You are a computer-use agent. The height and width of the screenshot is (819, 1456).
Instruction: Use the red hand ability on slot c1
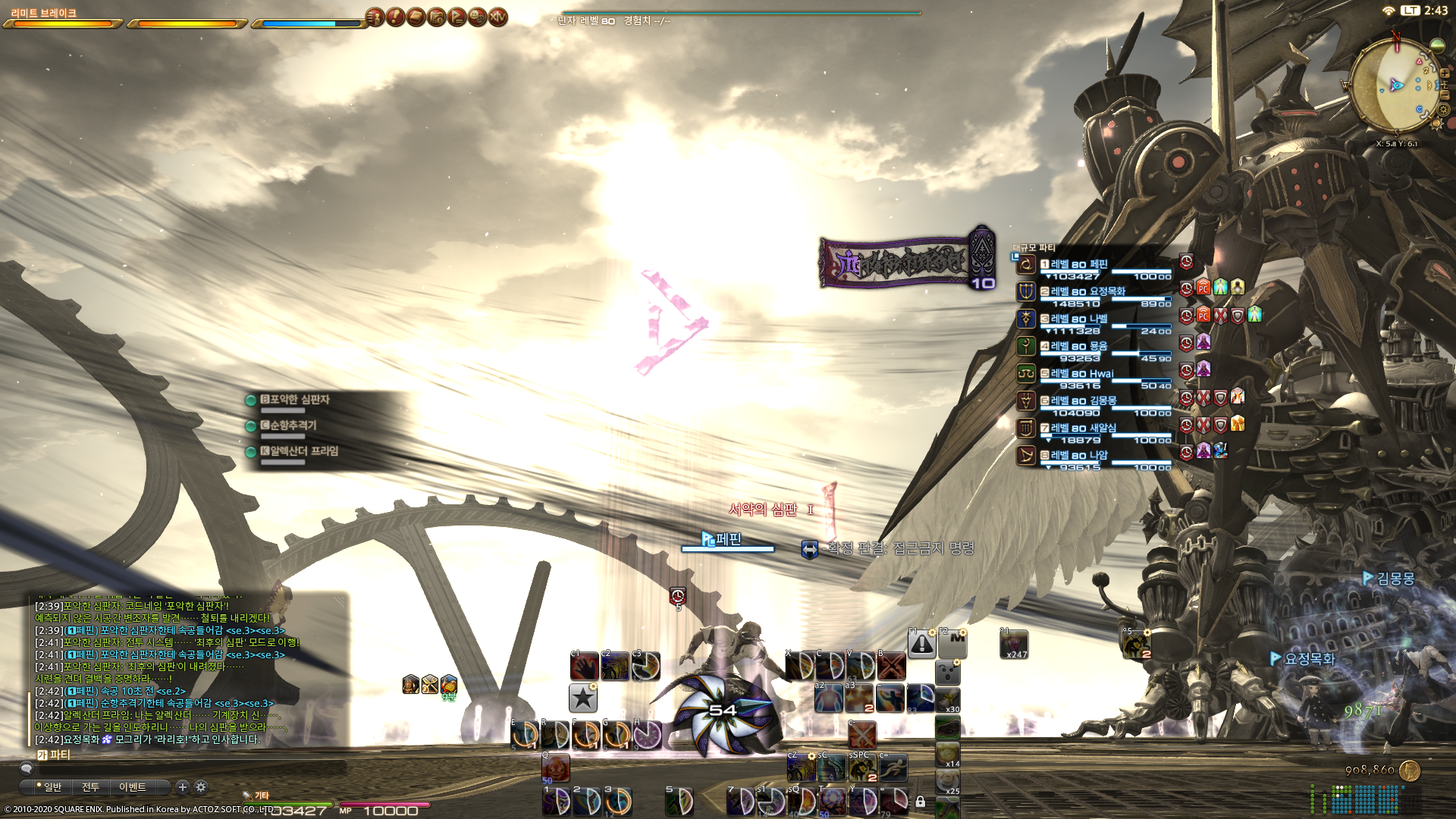coord(585,667)
